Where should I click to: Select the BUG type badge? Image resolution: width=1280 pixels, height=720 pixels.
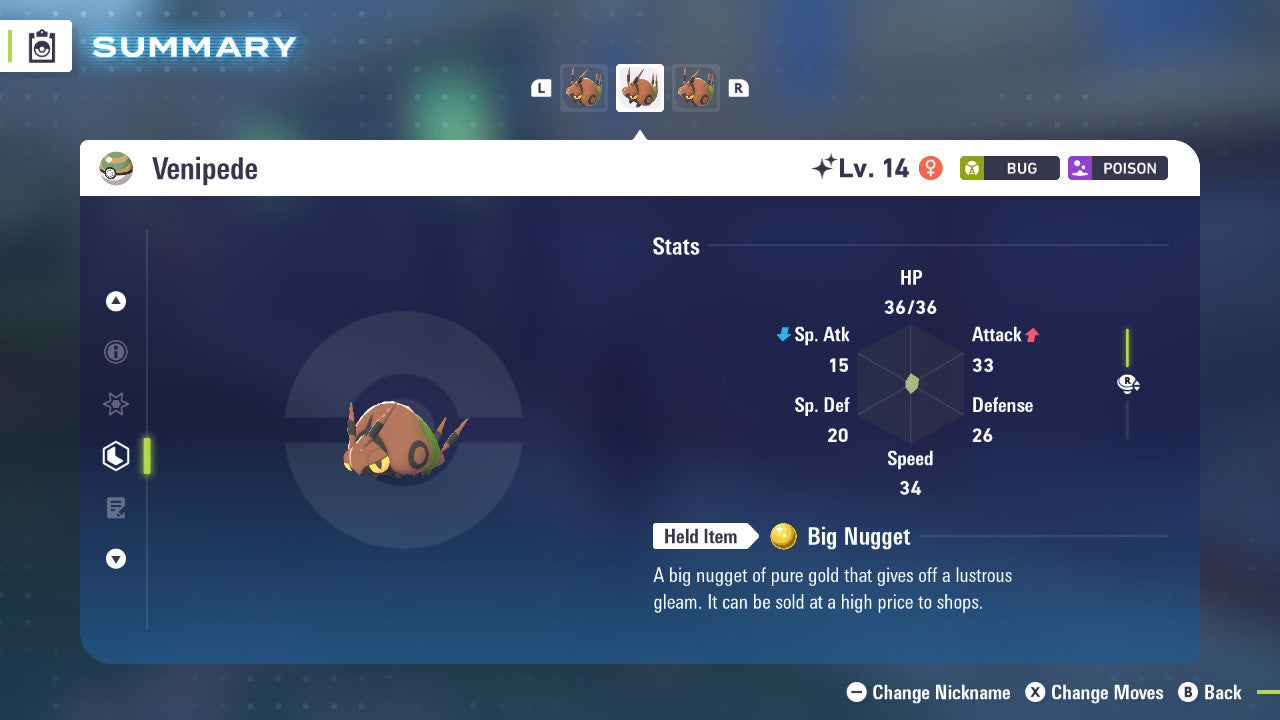click(1009, 168)
